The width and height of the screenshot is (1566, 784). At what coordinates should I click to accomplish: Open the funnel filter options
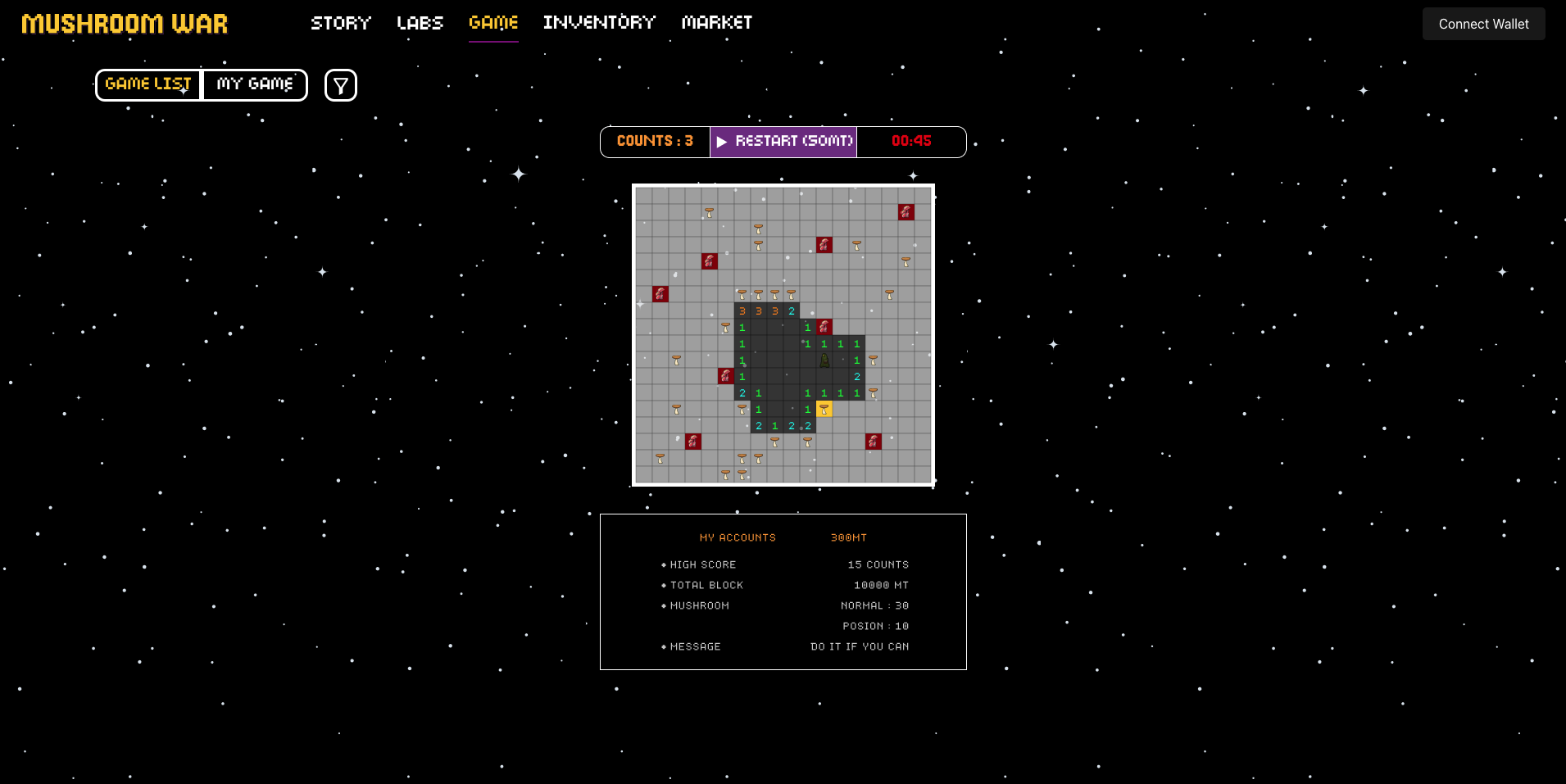point(341,85)
